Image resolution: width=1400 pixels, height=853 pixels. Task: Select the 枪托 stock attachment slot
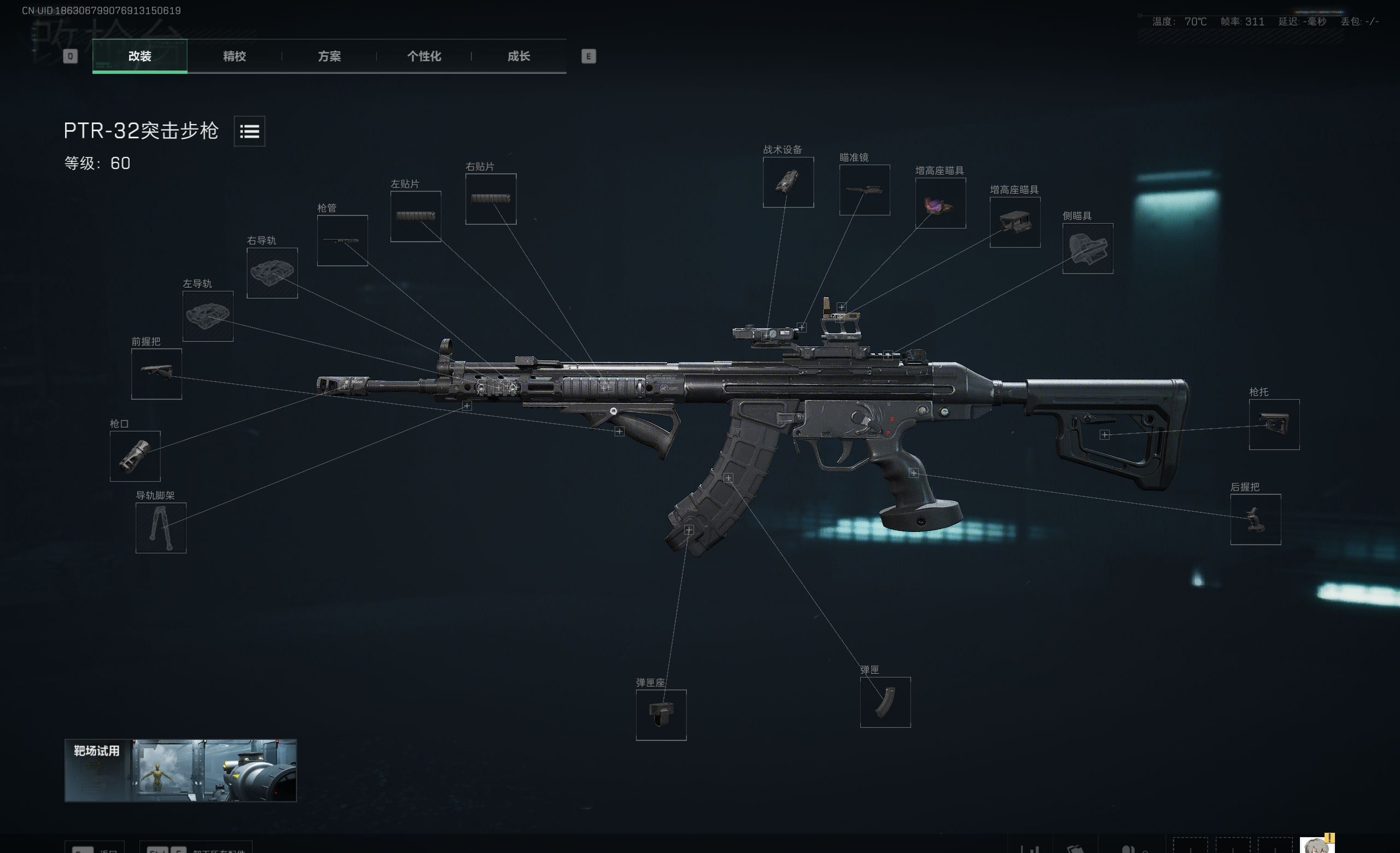coord(1274,425)
